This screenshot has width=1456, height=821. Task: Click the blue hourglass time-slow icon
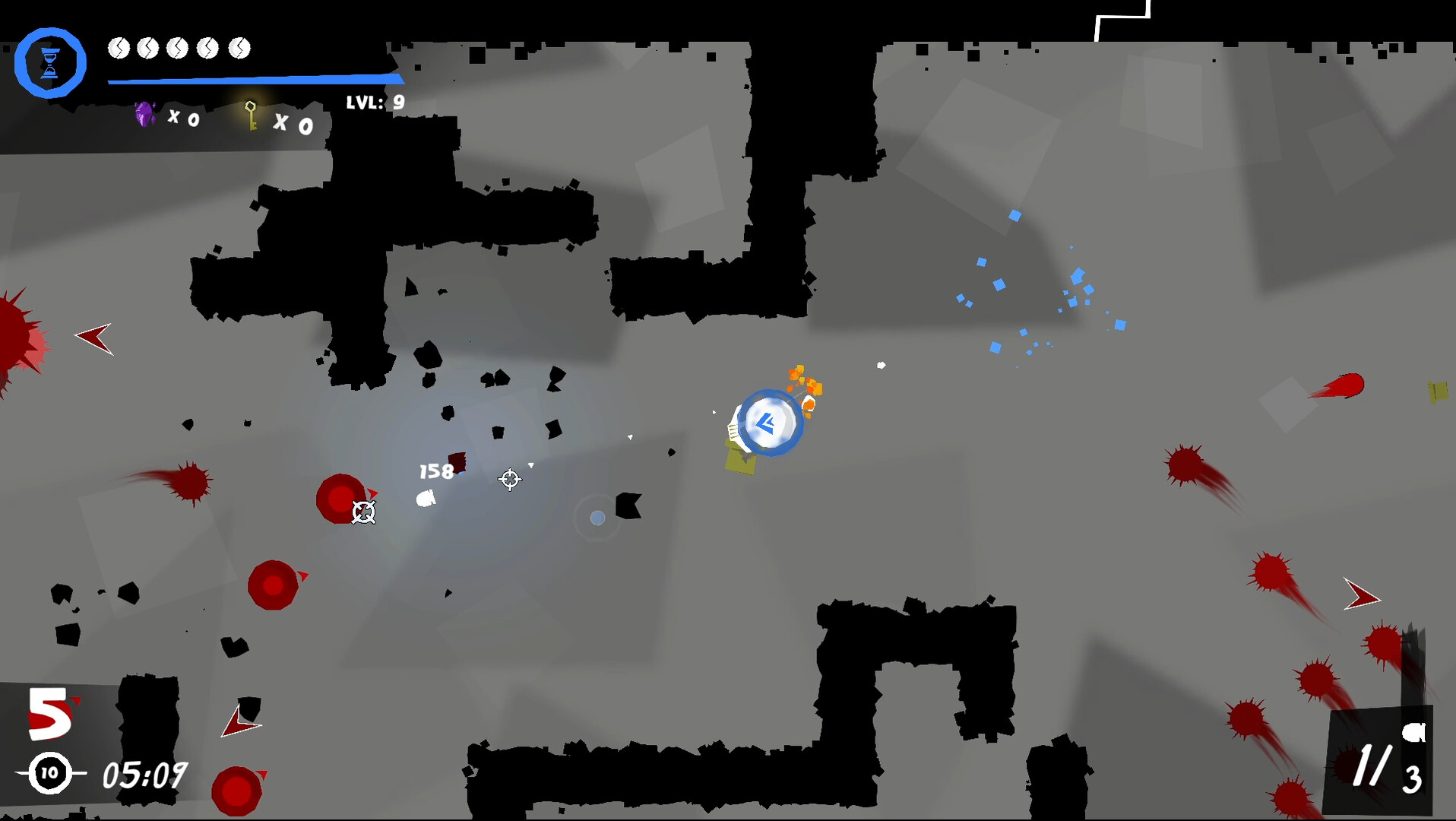tap(50, 62)
